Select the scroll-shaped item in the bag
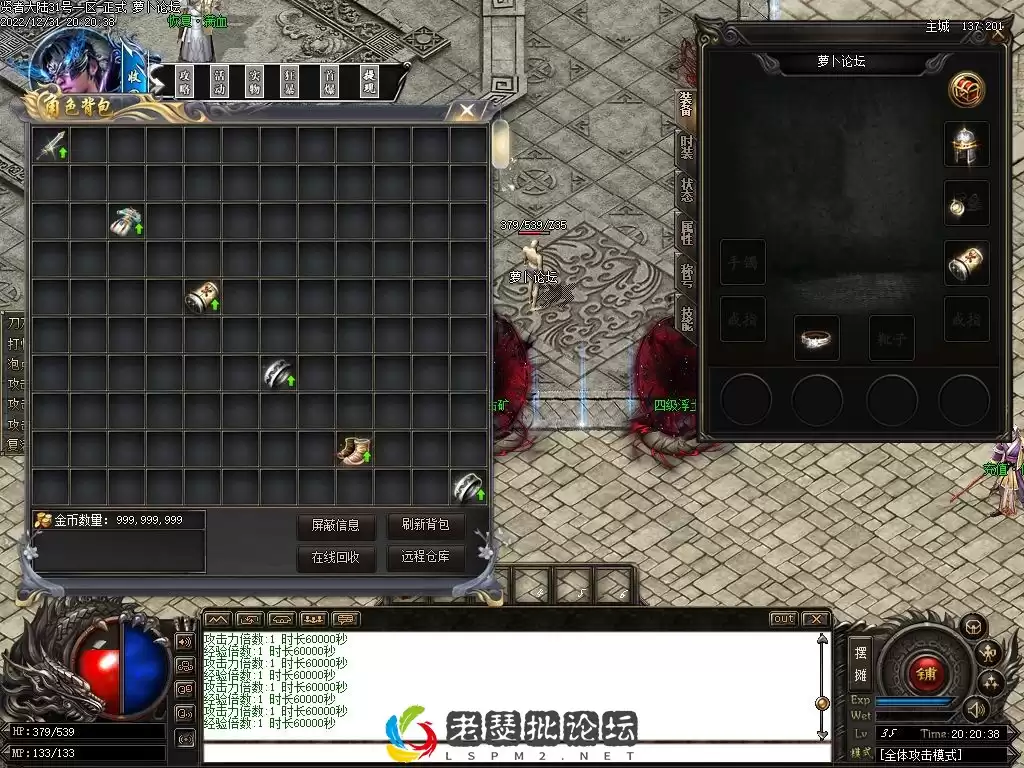 pos(202,298)
